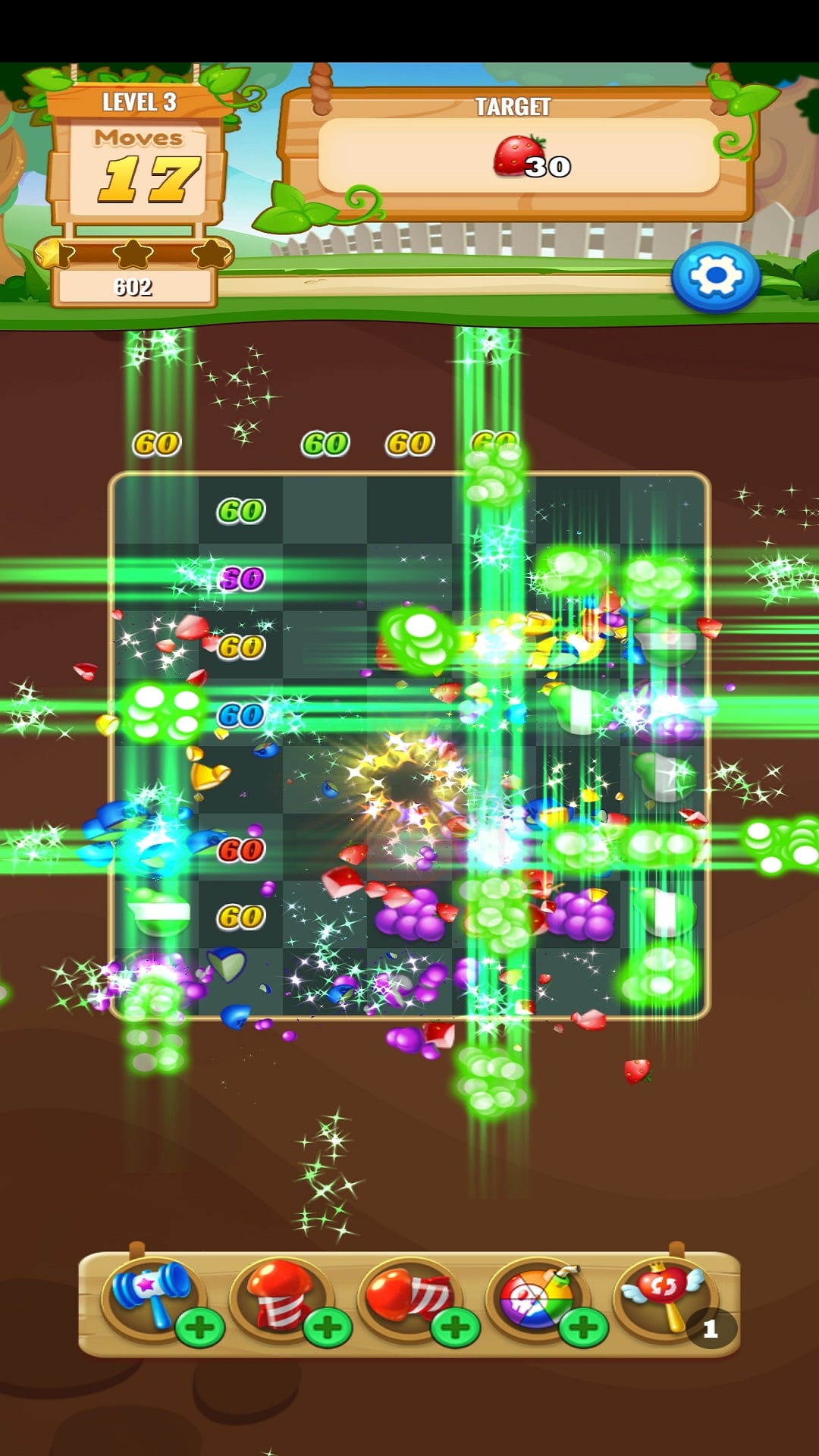
Task: Choose the rainbow wheel bomb booster
Action: pos(534,1292)
